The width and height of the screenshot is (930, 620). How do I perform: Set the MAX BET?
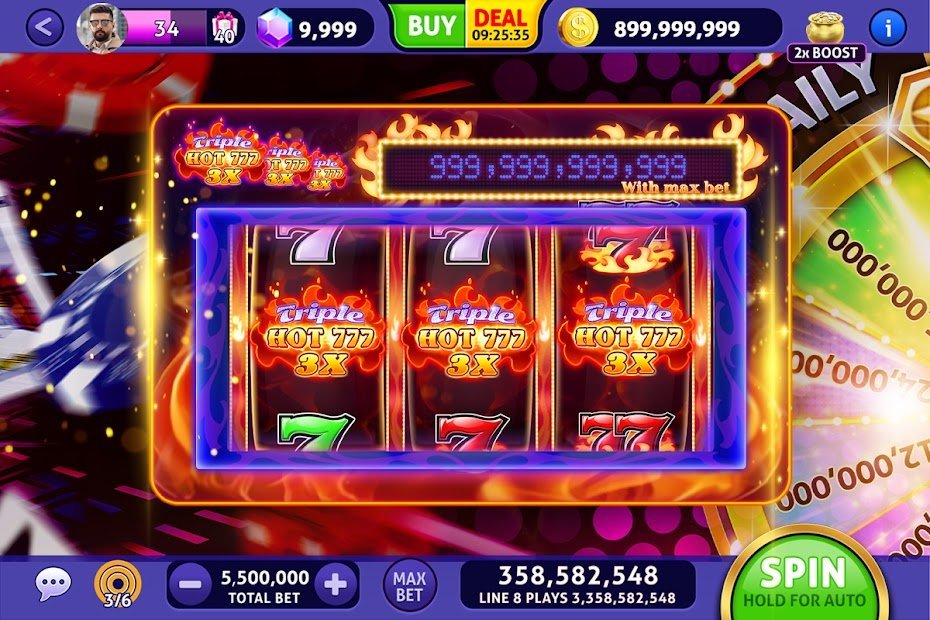[409, 585]
